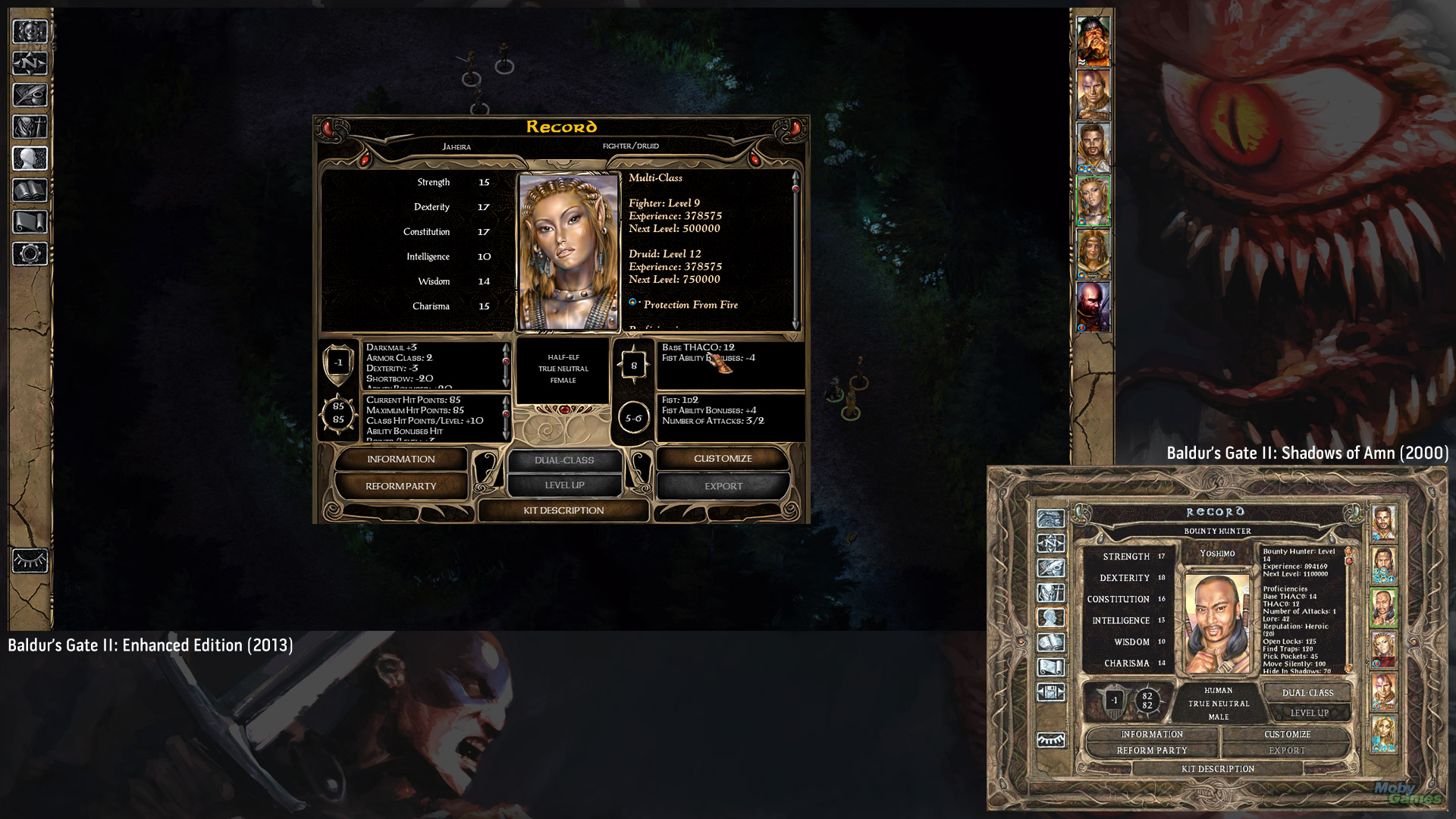Click Dual-Class in the Shadows of Amn panel

(x=1307, y=692)
